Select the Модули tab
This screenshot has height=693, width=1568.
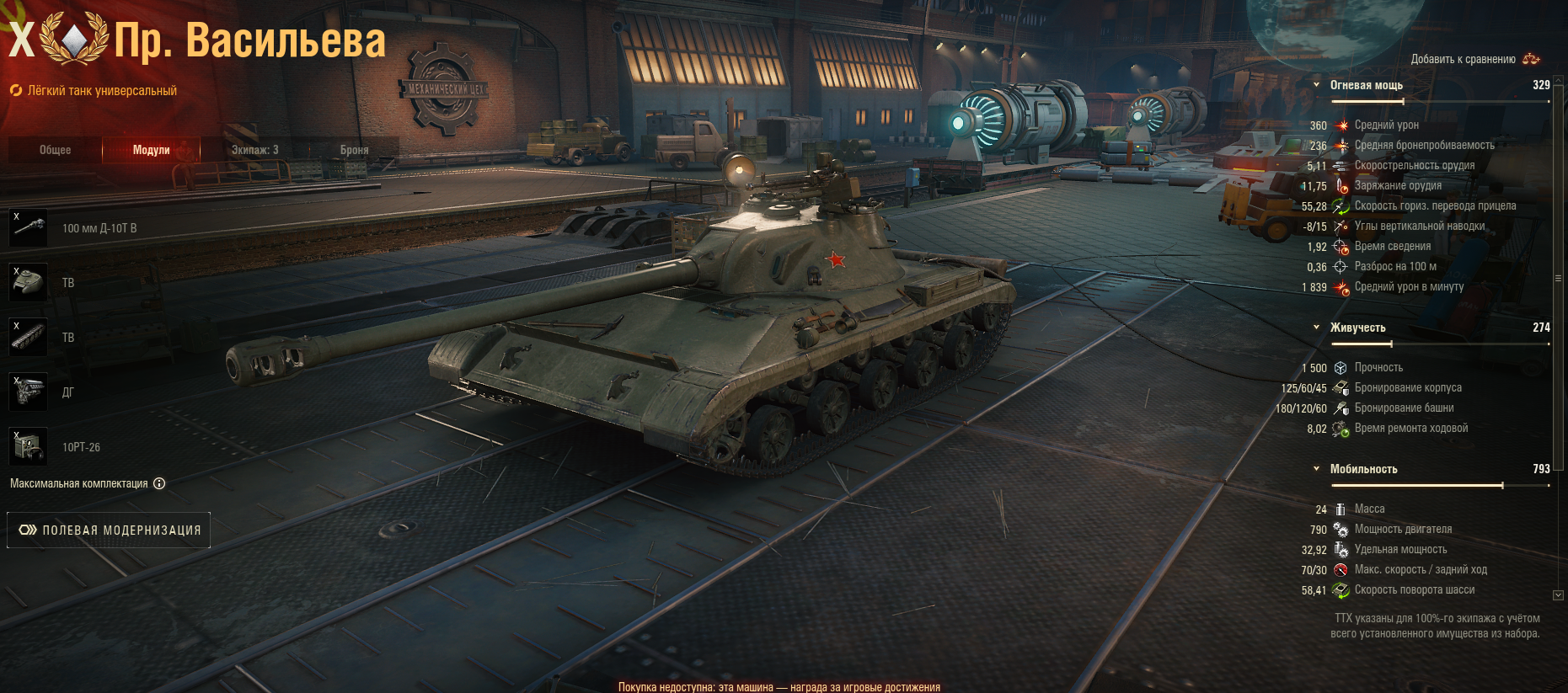151,150
